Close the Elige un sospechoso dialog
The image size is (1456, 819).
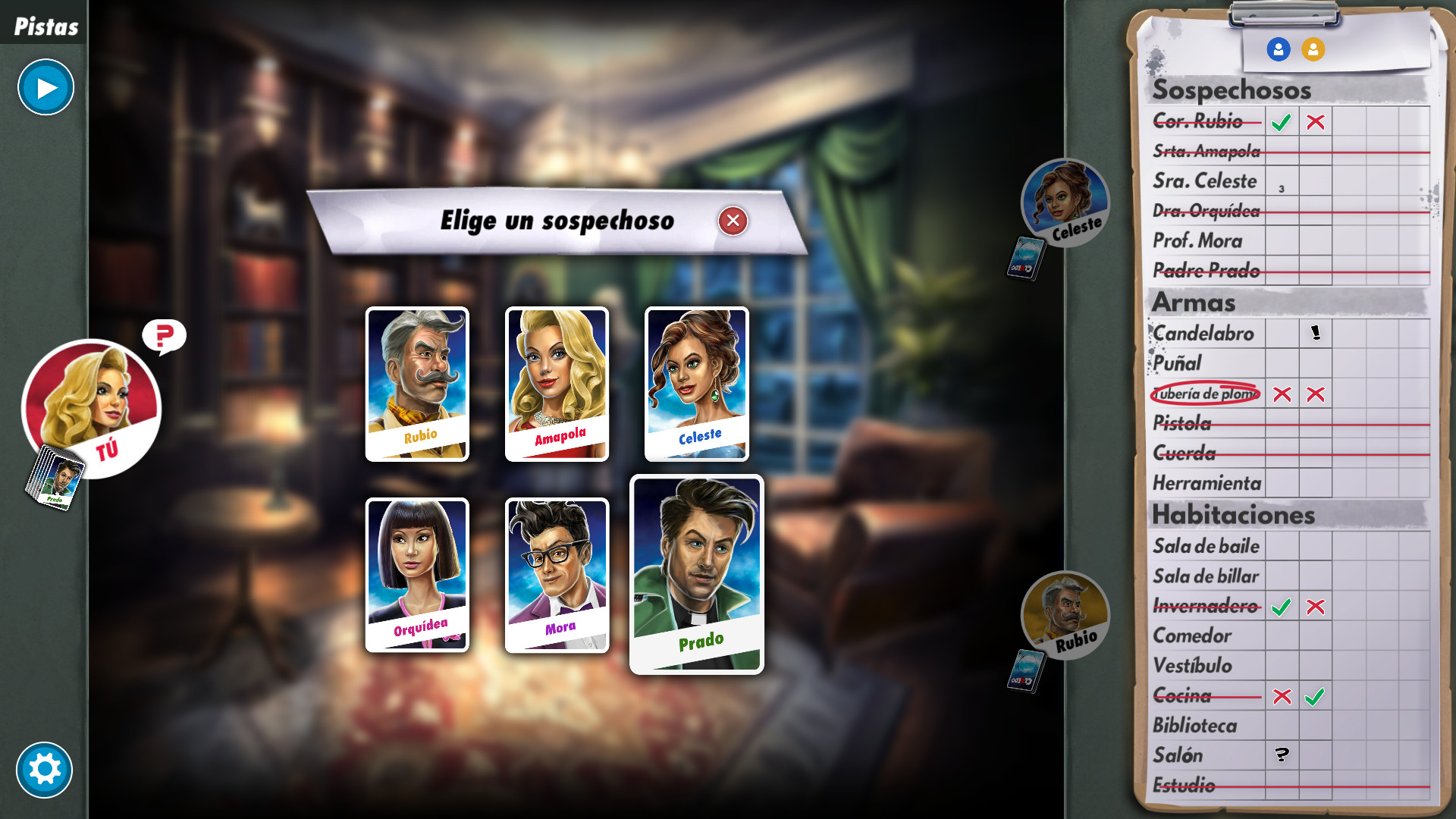pos(732,221)
